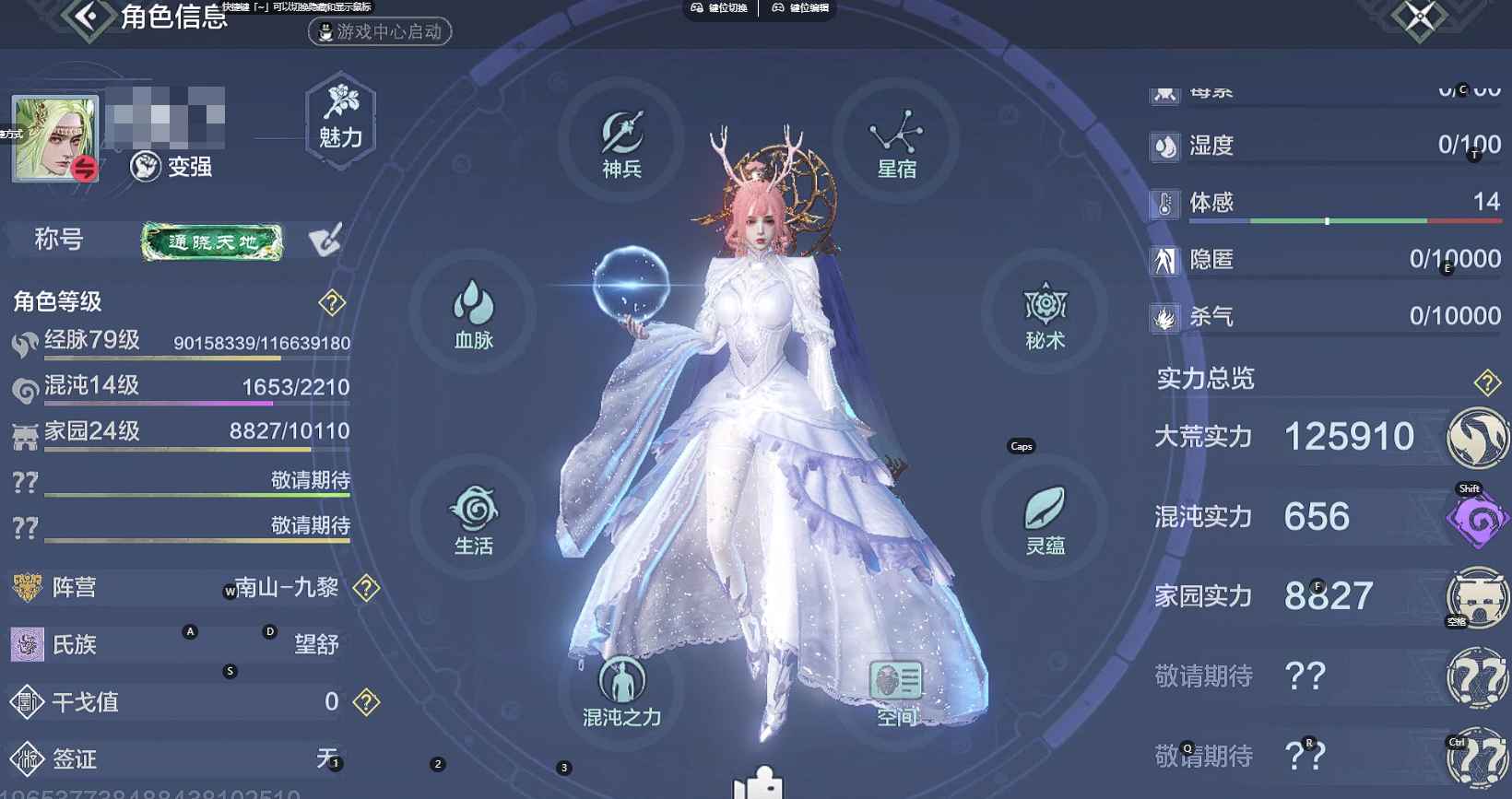
Task: Open the 家园实力 home emblem
Action: click(1477, 597)
